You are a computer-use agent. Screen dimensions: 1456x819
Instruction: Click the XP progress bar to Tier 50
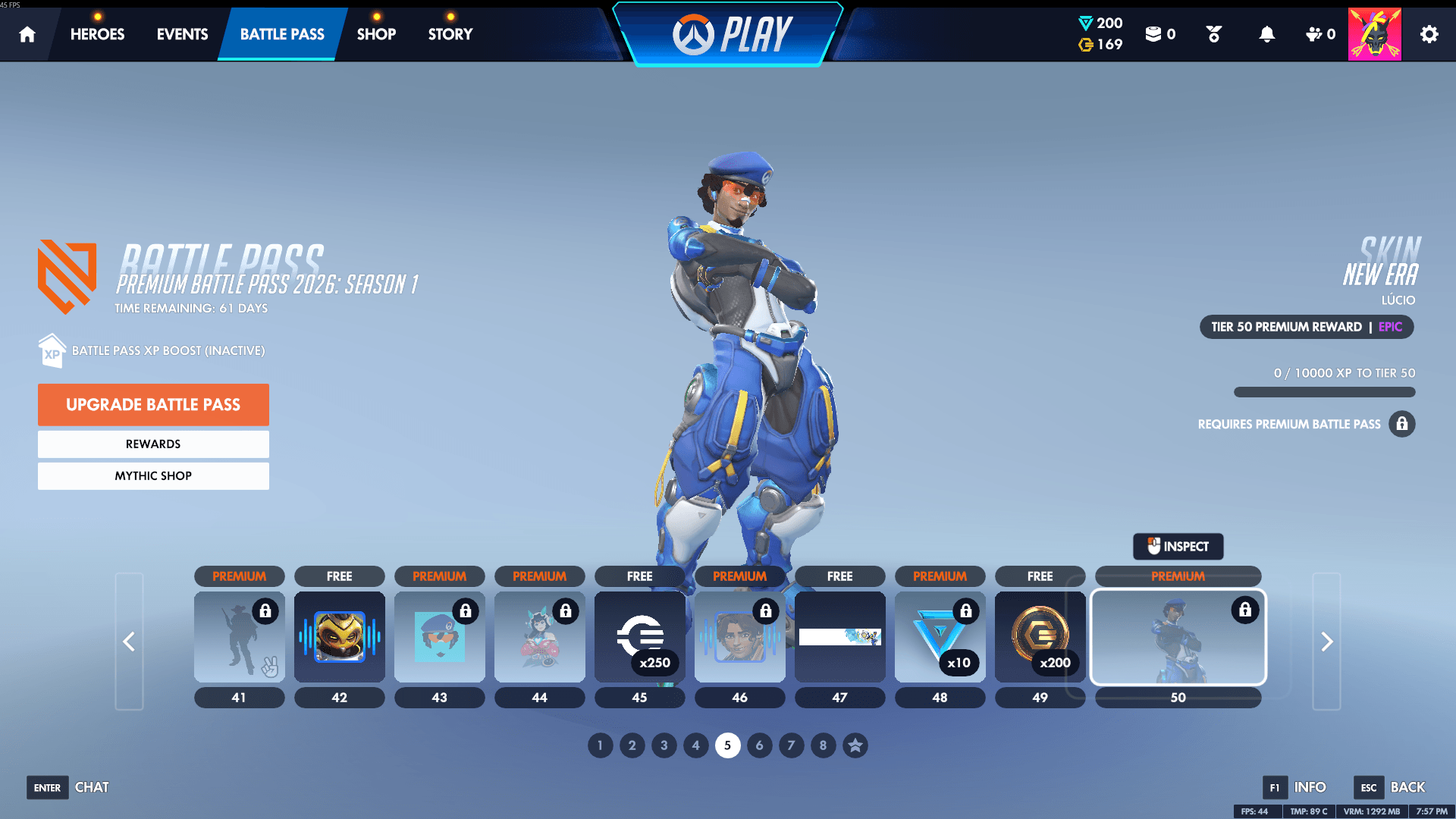pyautogui.click(x=1324, y=392)
